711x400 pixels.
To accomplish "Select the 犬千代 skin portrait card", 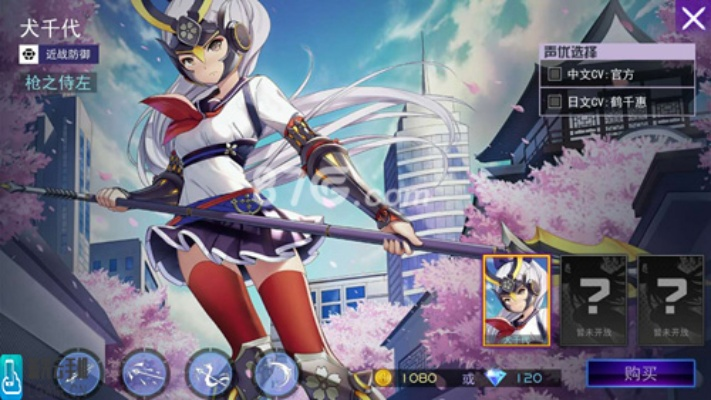I will click(516, 300).
